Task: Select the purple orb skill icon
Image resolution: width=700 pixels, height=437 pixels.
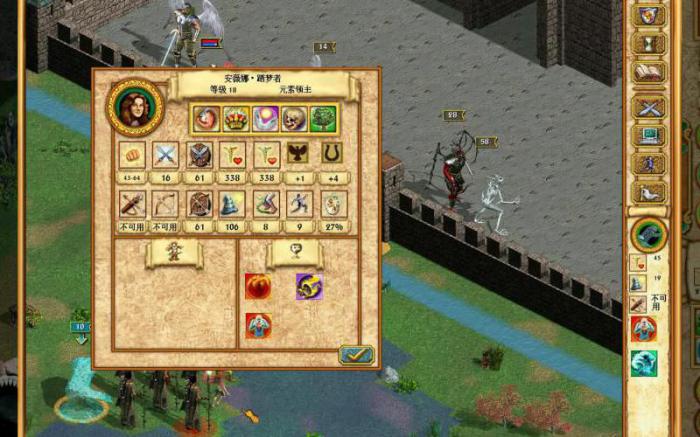Action: pos(265,119)
